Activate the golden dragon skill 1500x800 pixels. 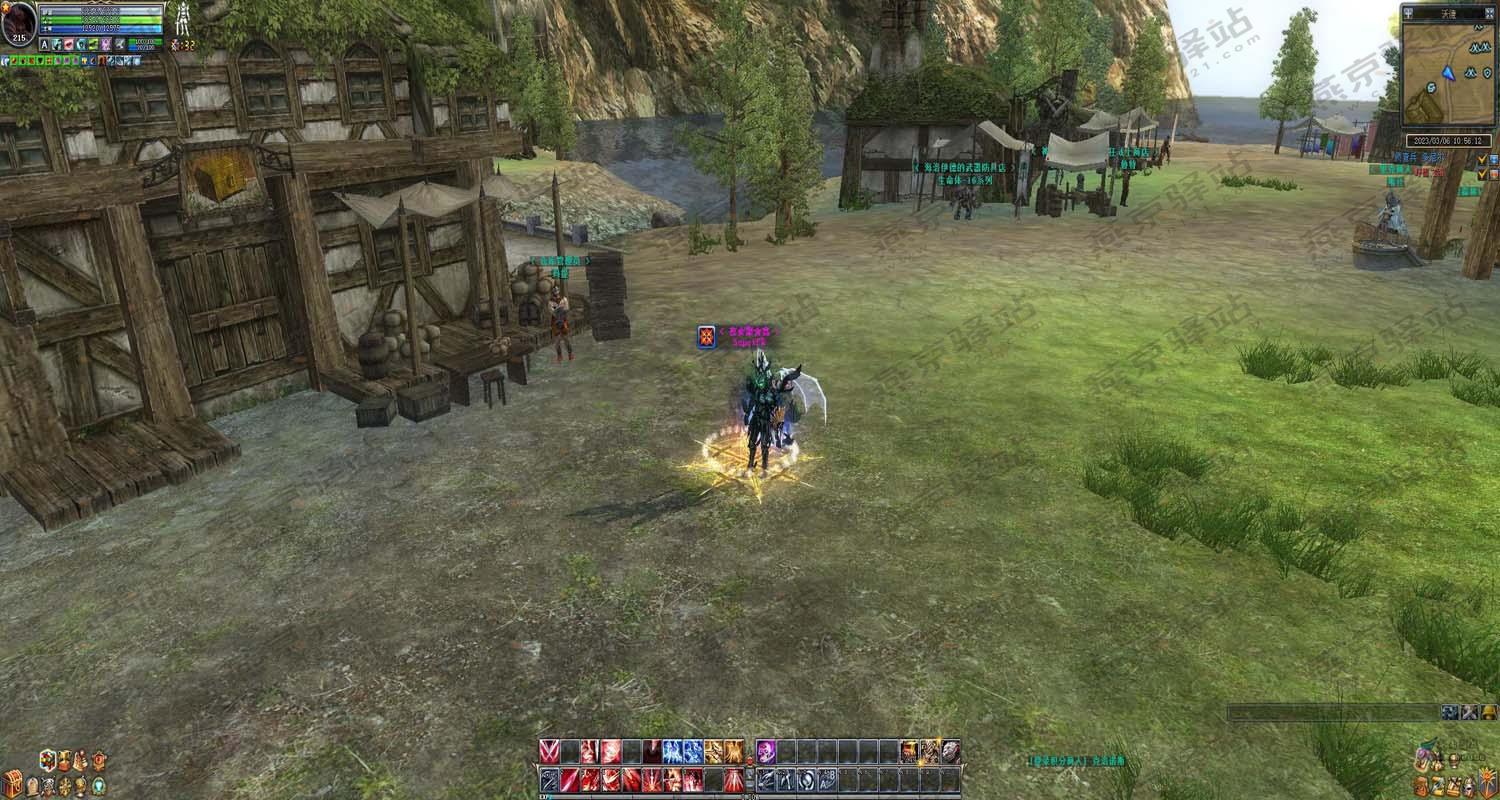pos(713,751)
